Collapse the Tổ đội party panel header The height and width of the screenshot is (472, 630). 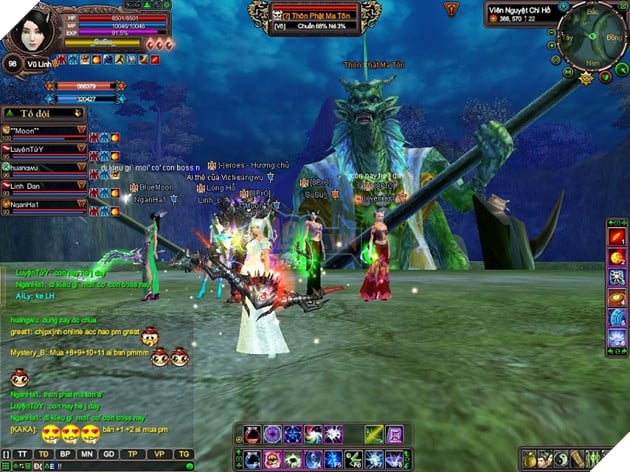click(x=40, y=114)
